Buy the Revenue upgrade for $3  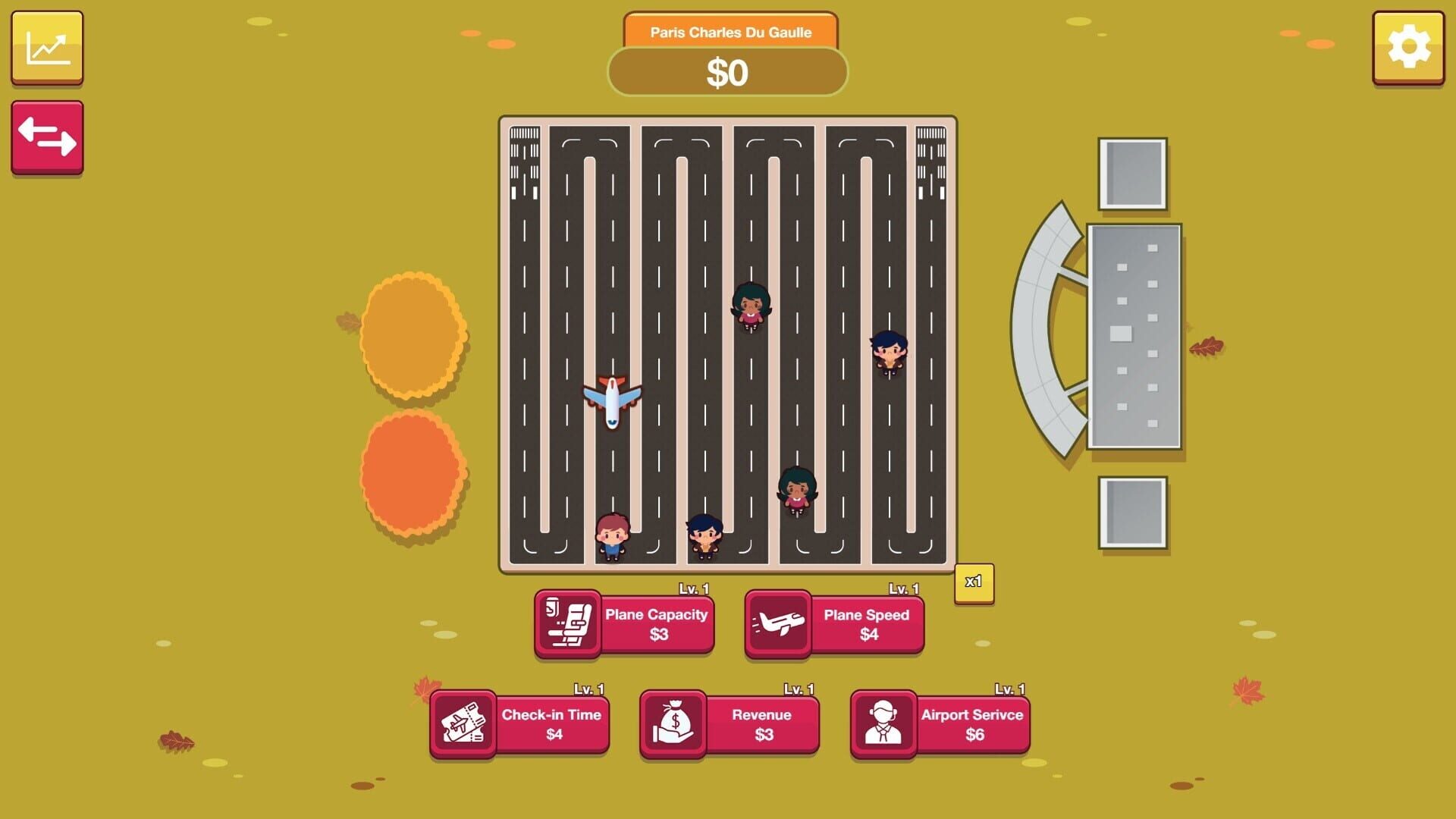[761, 724]
